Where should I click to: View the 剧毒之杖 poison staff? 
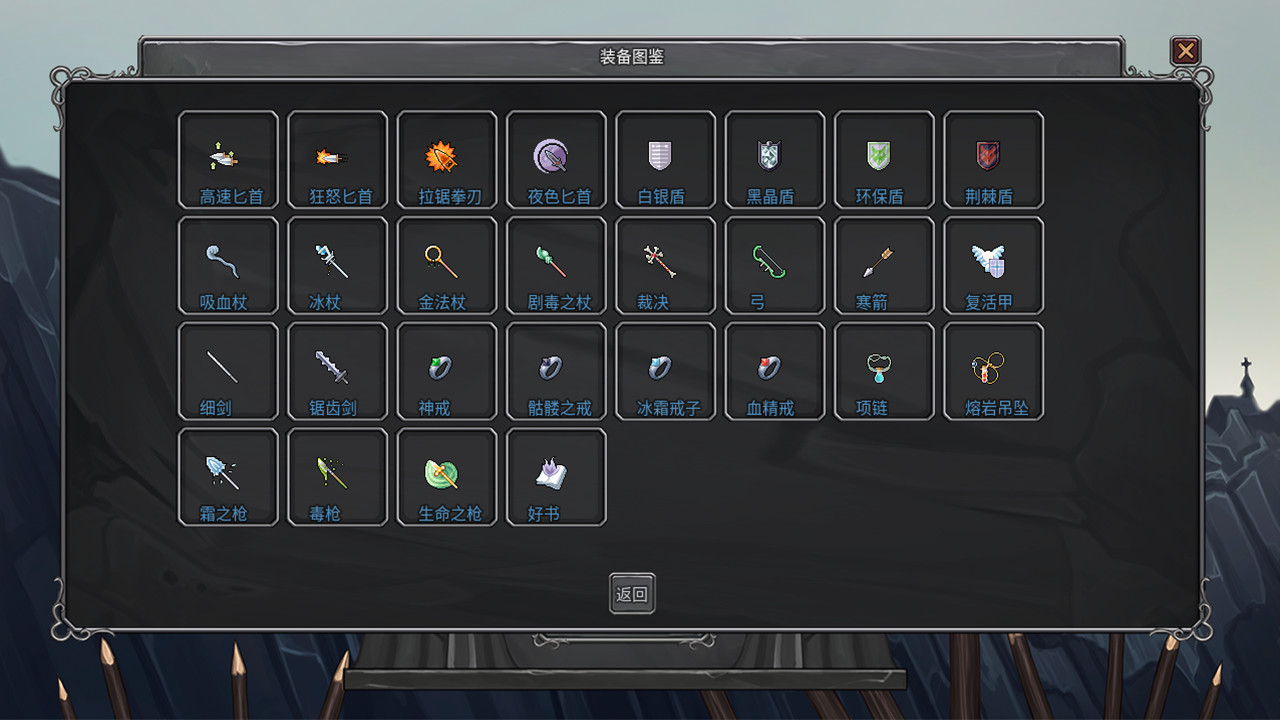[556, 265]
